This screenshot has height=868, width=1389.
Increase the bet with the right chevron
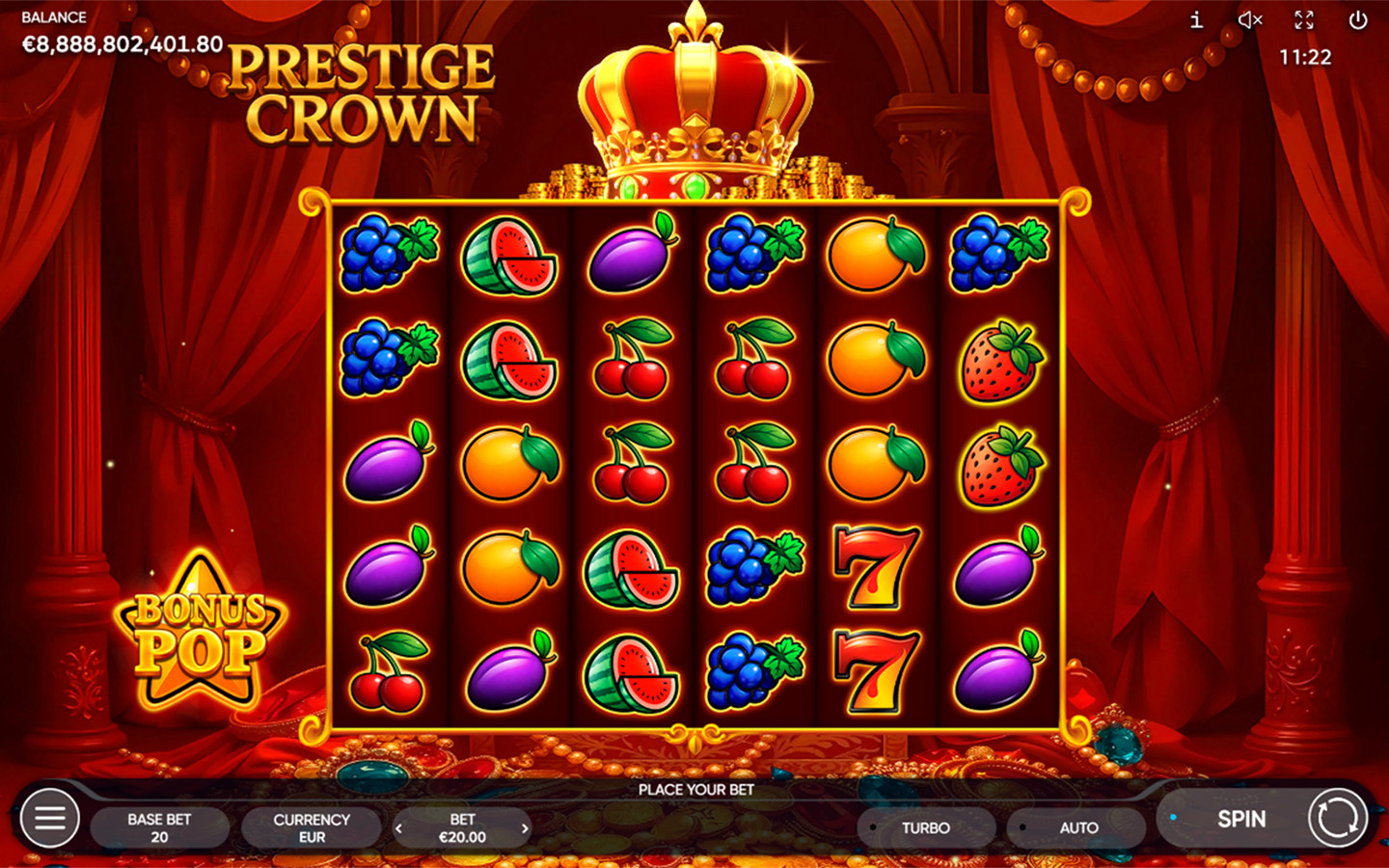point(526,827)
